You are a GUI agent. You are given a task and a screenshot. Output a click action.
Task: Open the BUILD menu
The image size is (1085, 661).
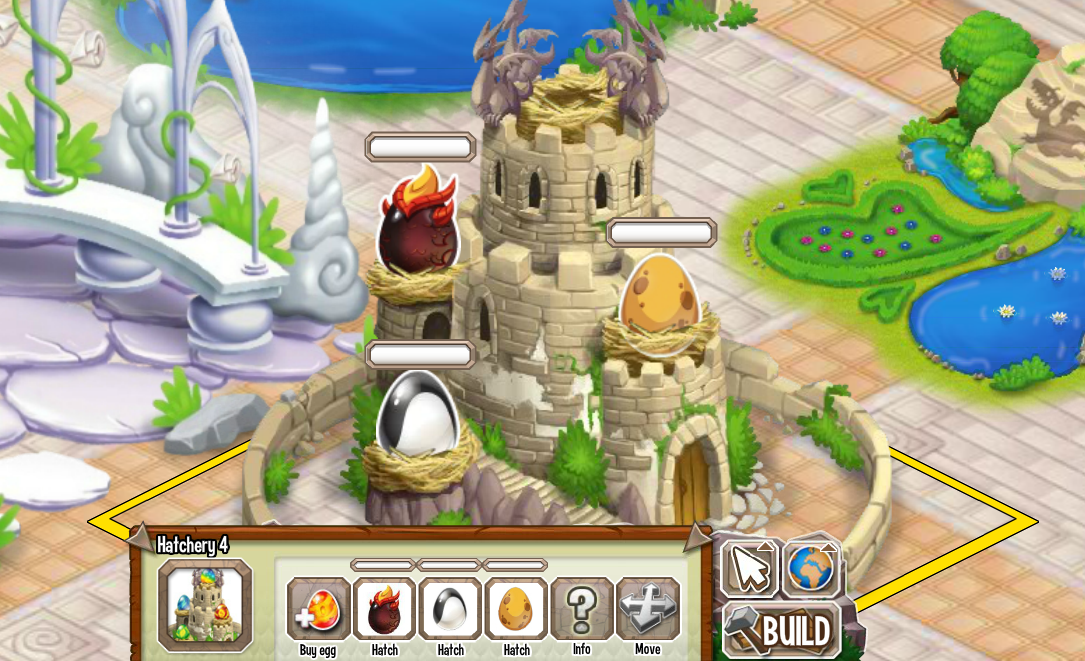point(783,631)
